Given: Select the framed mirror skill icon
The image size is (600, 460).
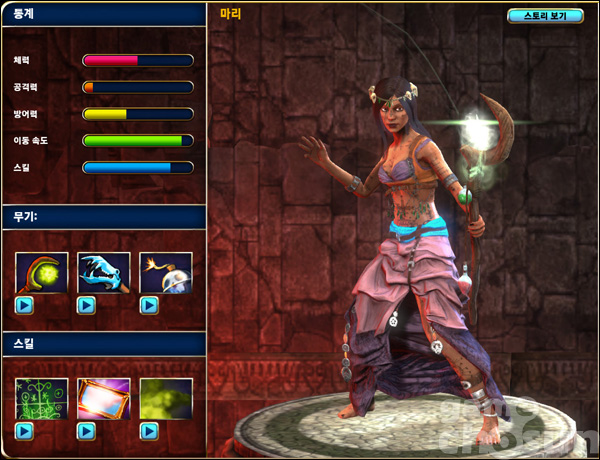Looking at the screenshot, I should pyautogui.click(x=104, y=398).
